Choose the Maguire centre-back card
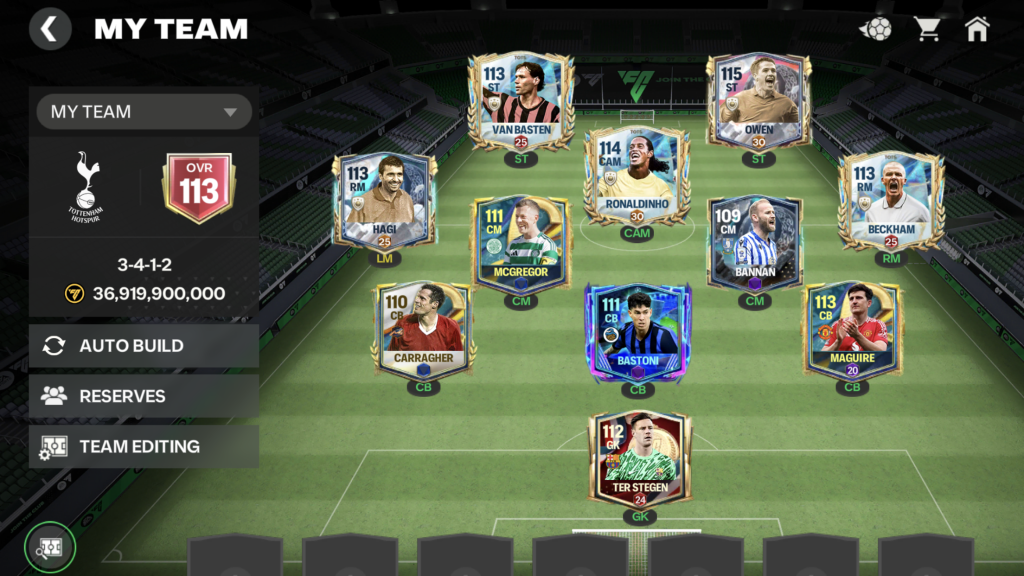This screenshot has width=1024, height=576. pos(851,331)
